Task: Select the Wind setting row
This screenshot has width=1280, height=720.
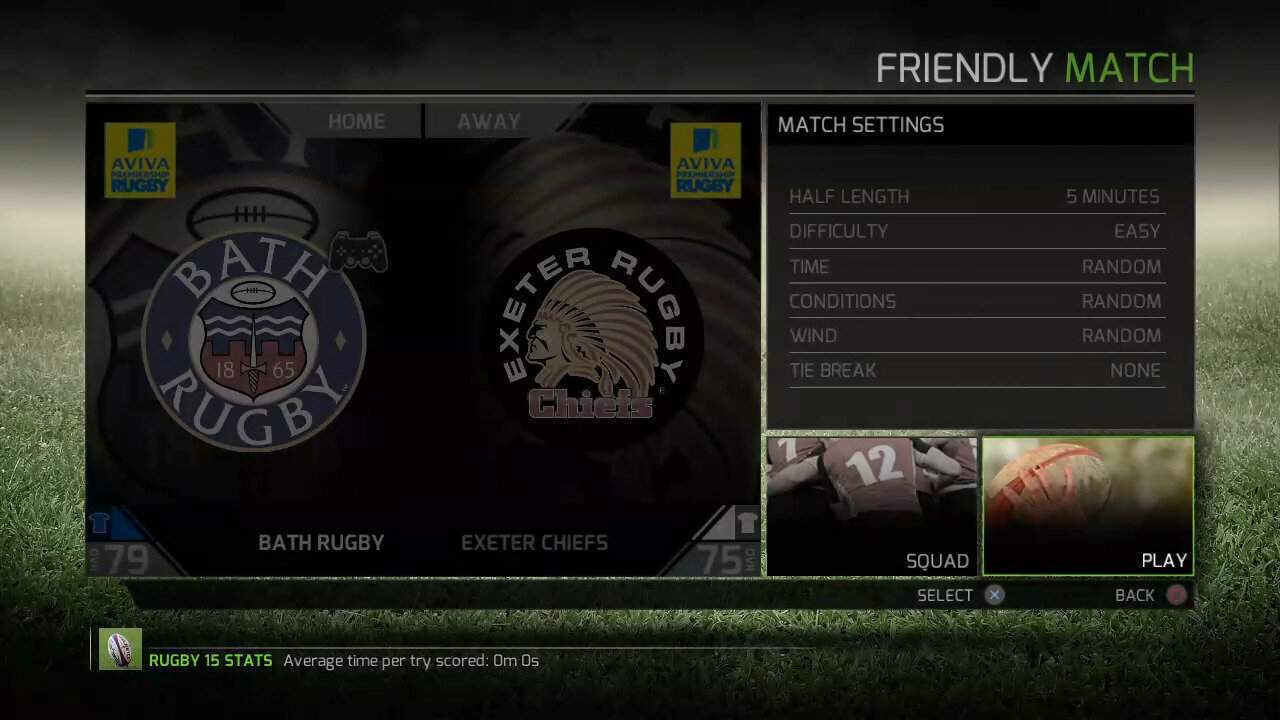Action: 975,336
